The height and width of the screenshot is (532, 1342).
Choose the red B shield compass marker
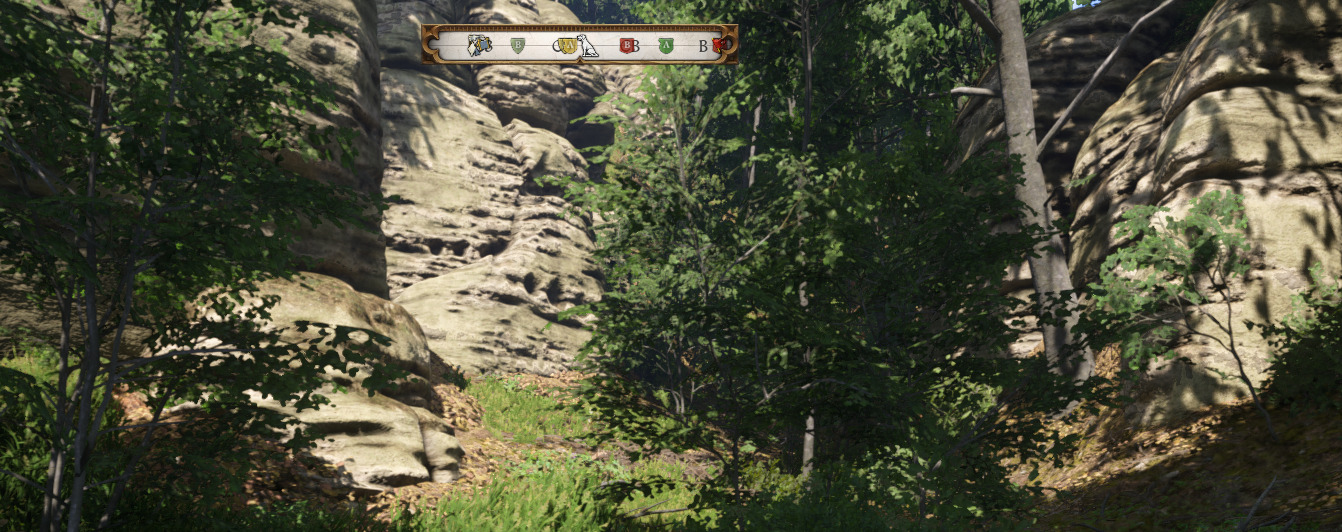pyautogui.click(x=627, y=45)
